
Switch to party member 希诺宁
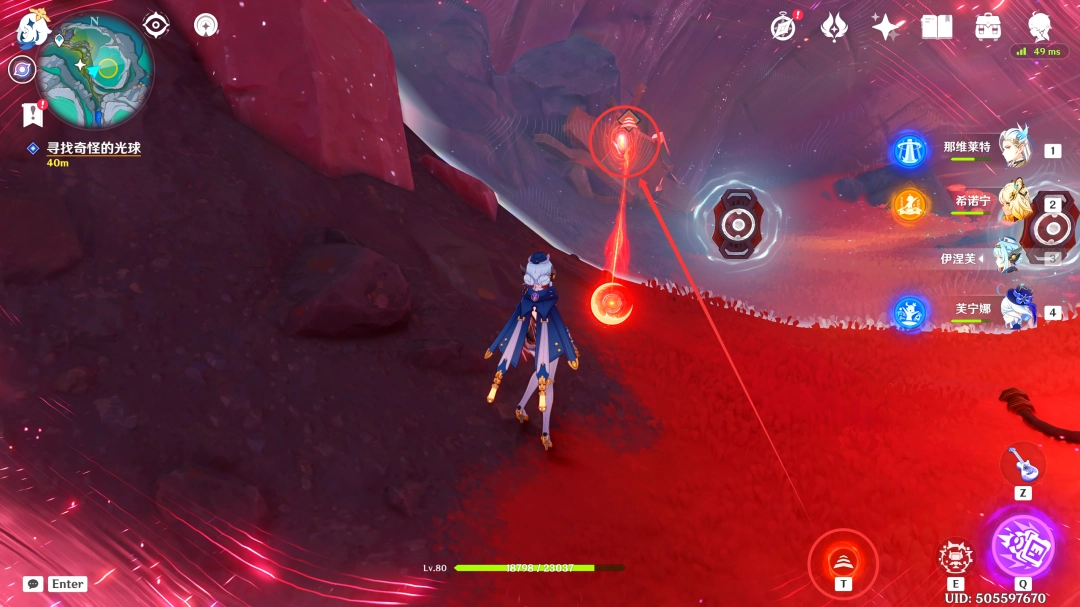pos(1014,203)
